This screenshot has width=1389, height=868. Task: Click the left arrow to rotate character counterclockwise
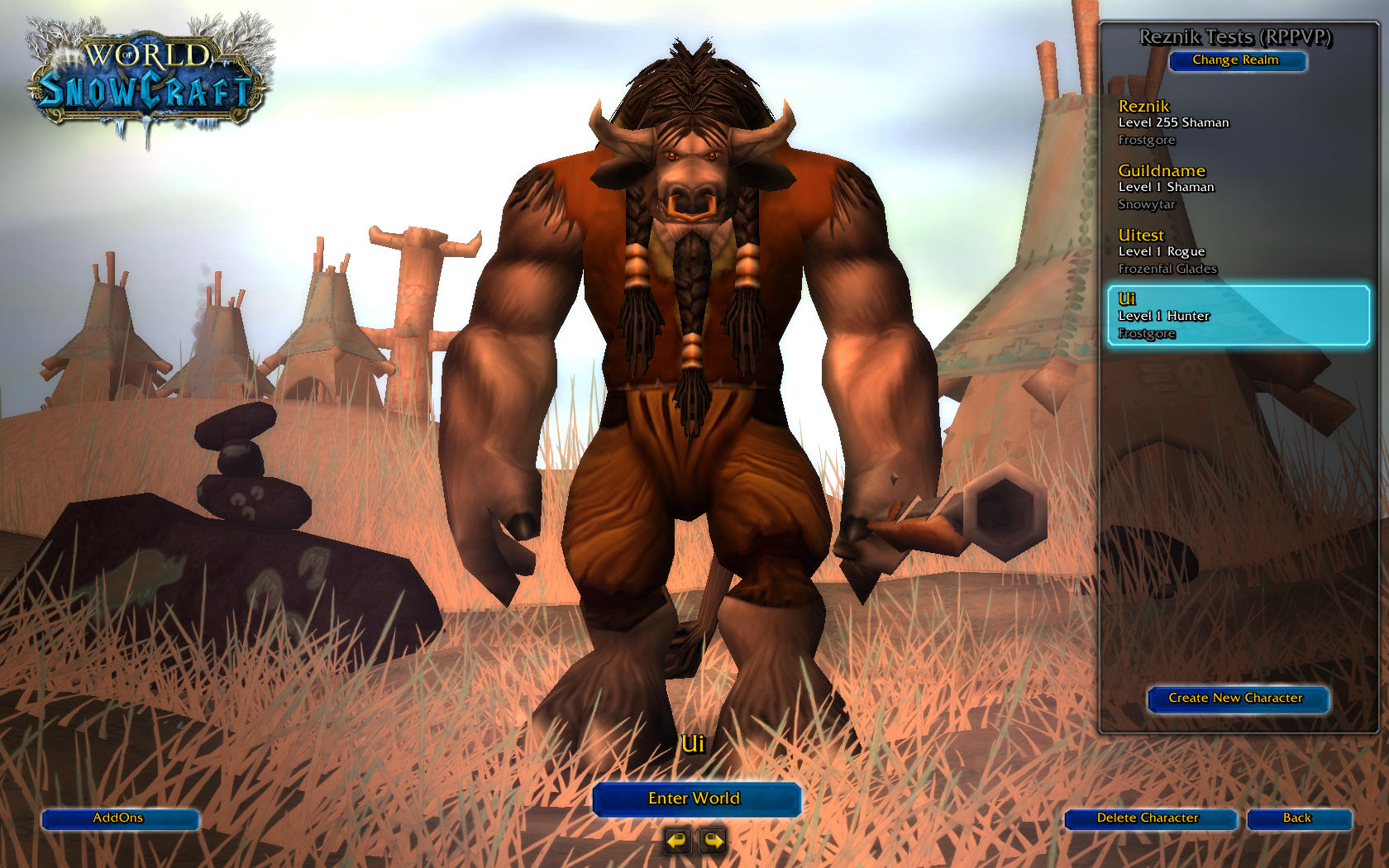point(676,841)
